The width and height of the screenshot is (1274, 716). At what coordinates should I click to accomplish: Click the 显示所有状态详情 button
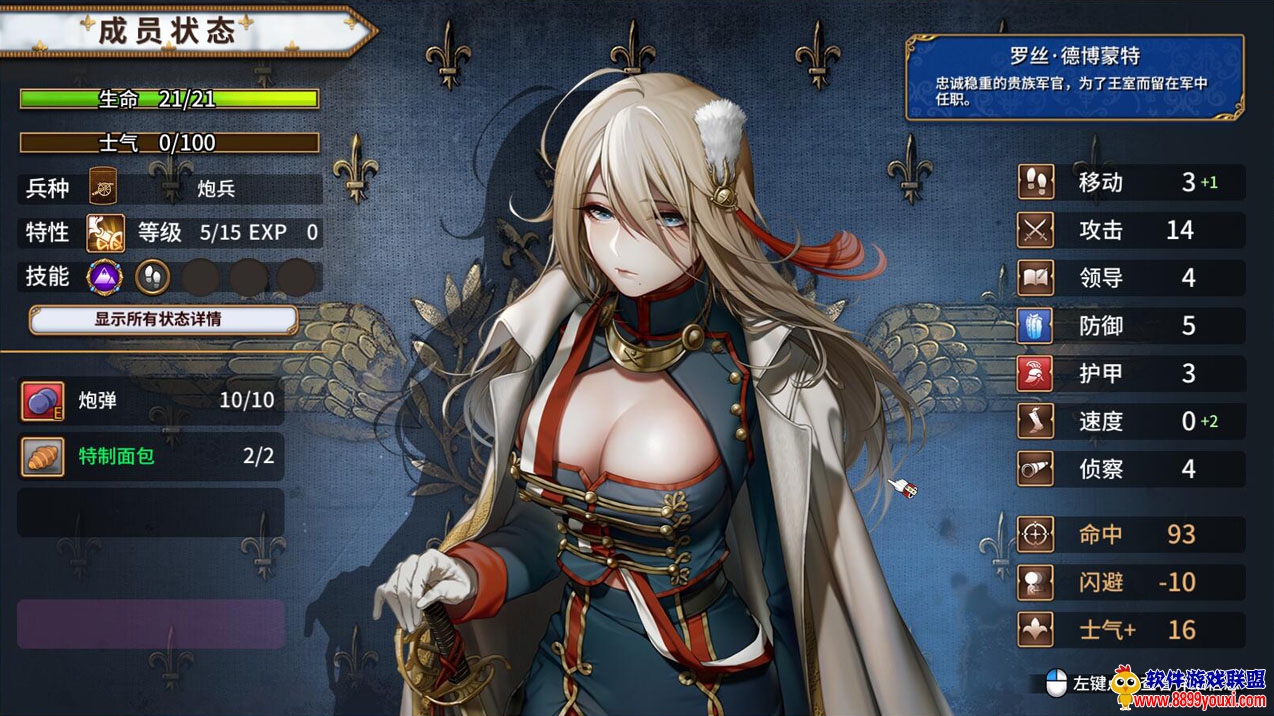point(163,320)
